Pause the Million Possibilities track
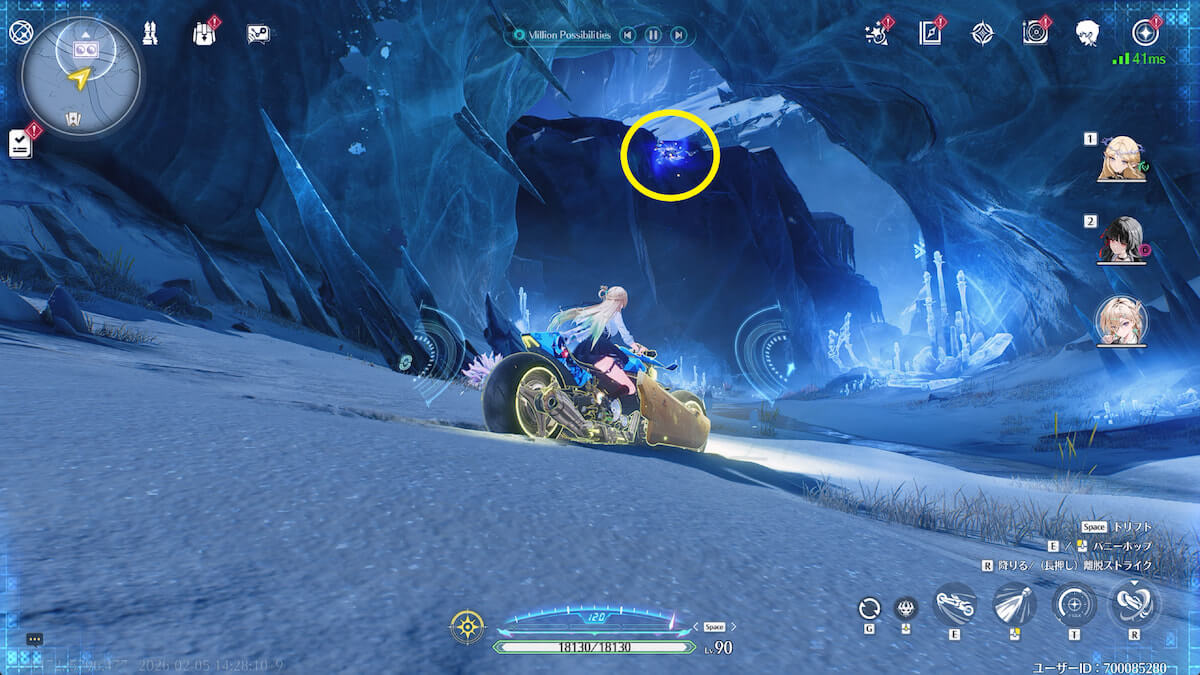This screenshot has width=1200, height=675. 652,35
